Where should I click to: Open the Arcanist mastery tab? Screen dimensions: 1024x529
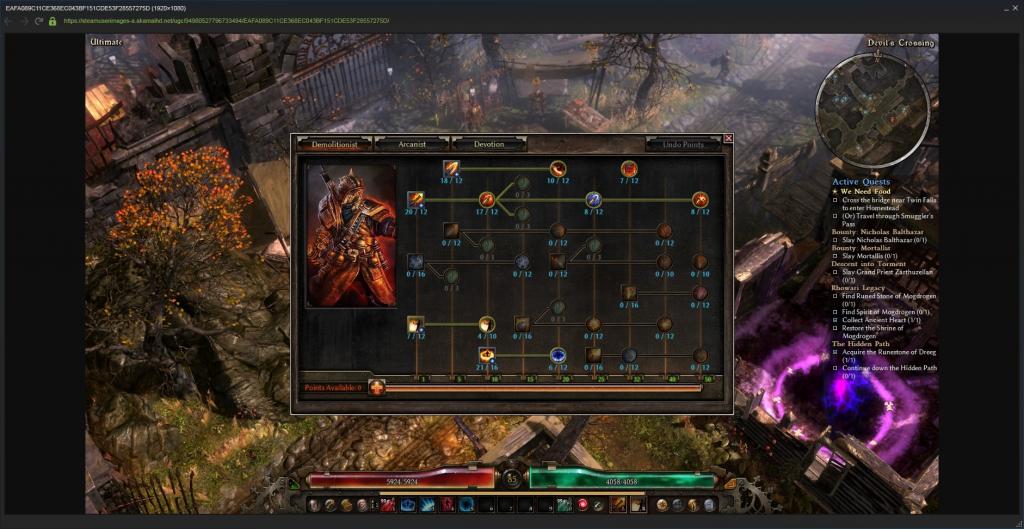point(411,144)
